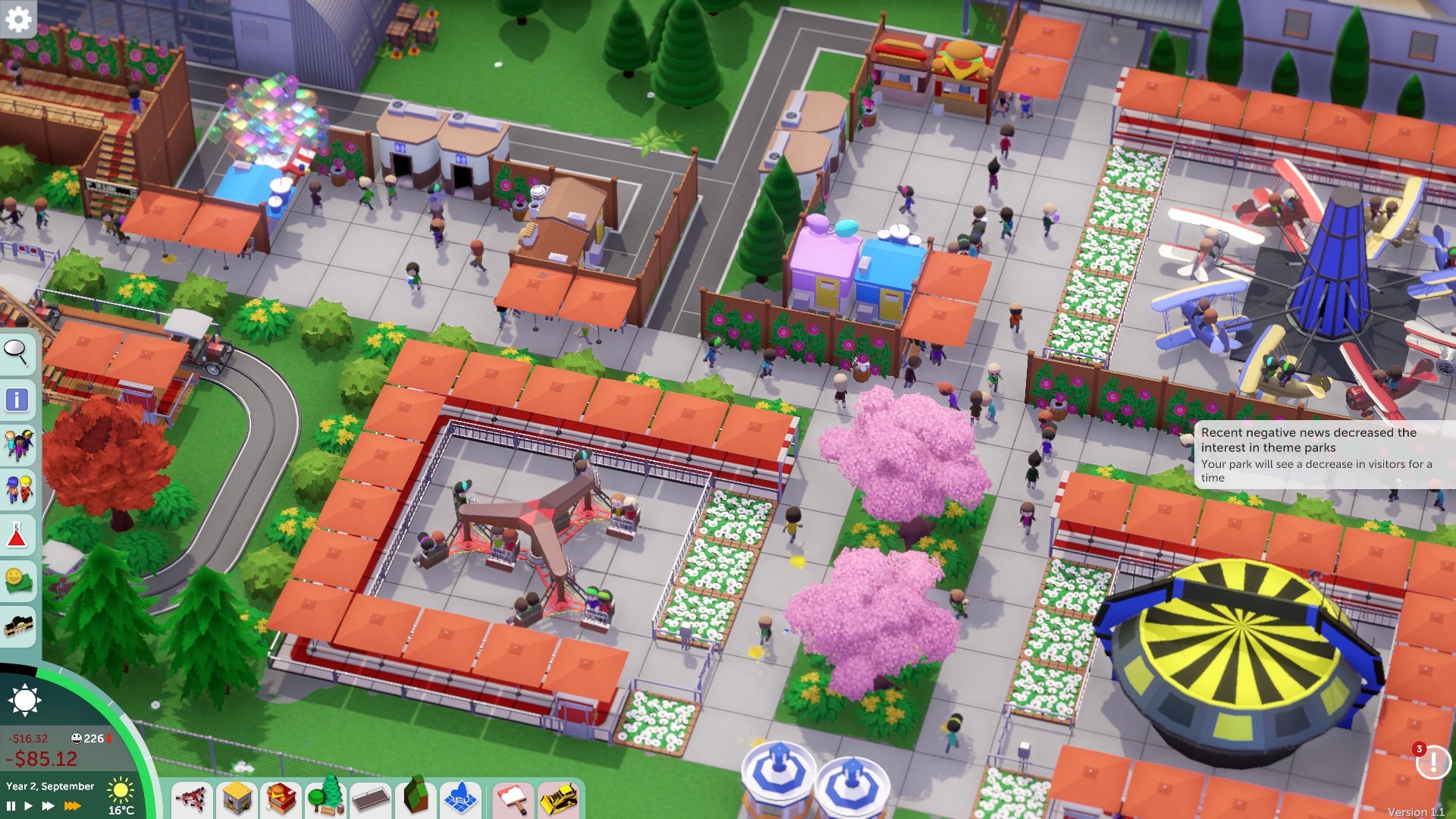View the guests list panel
The width and height of the screenshot is (1456, 819).
pos(19,443)
